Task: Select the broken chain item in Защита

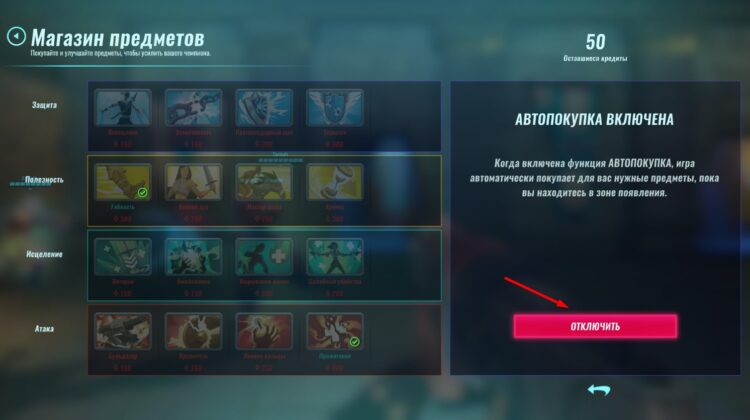Action: 193,109
